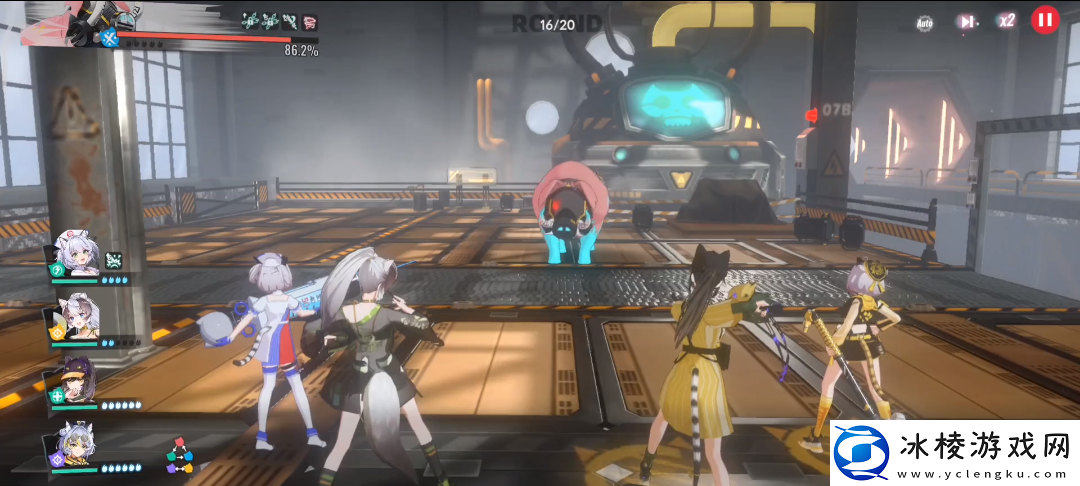The width and height of the screenshot is (1080, 486).
Task: Pause the battle with the red button
Action: point(1045,19)
